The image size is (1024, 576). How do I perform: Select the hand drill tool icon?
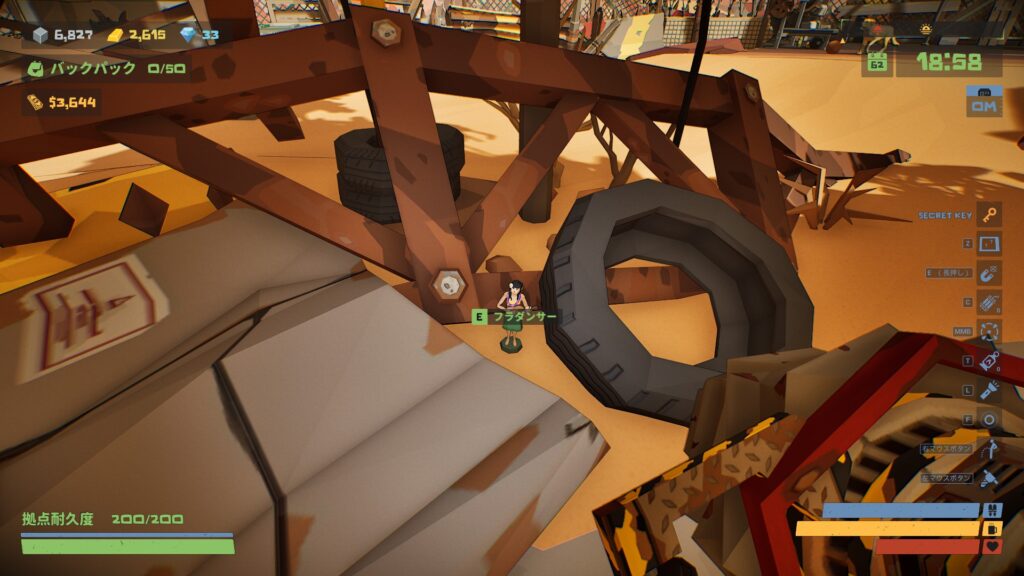pos(989,478)
